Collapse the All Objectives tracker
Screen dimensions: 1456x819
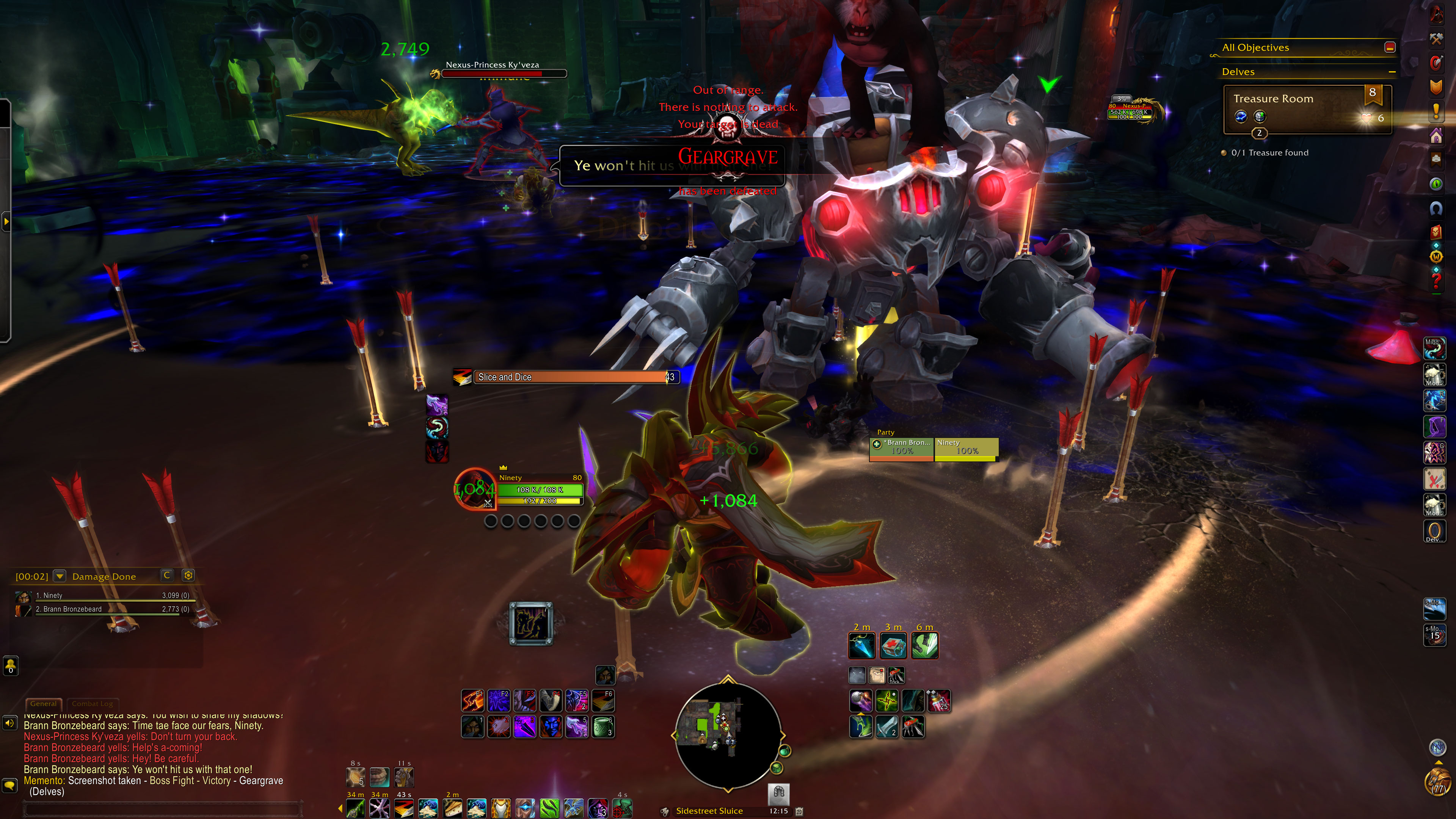click(x=1390, y=47)
